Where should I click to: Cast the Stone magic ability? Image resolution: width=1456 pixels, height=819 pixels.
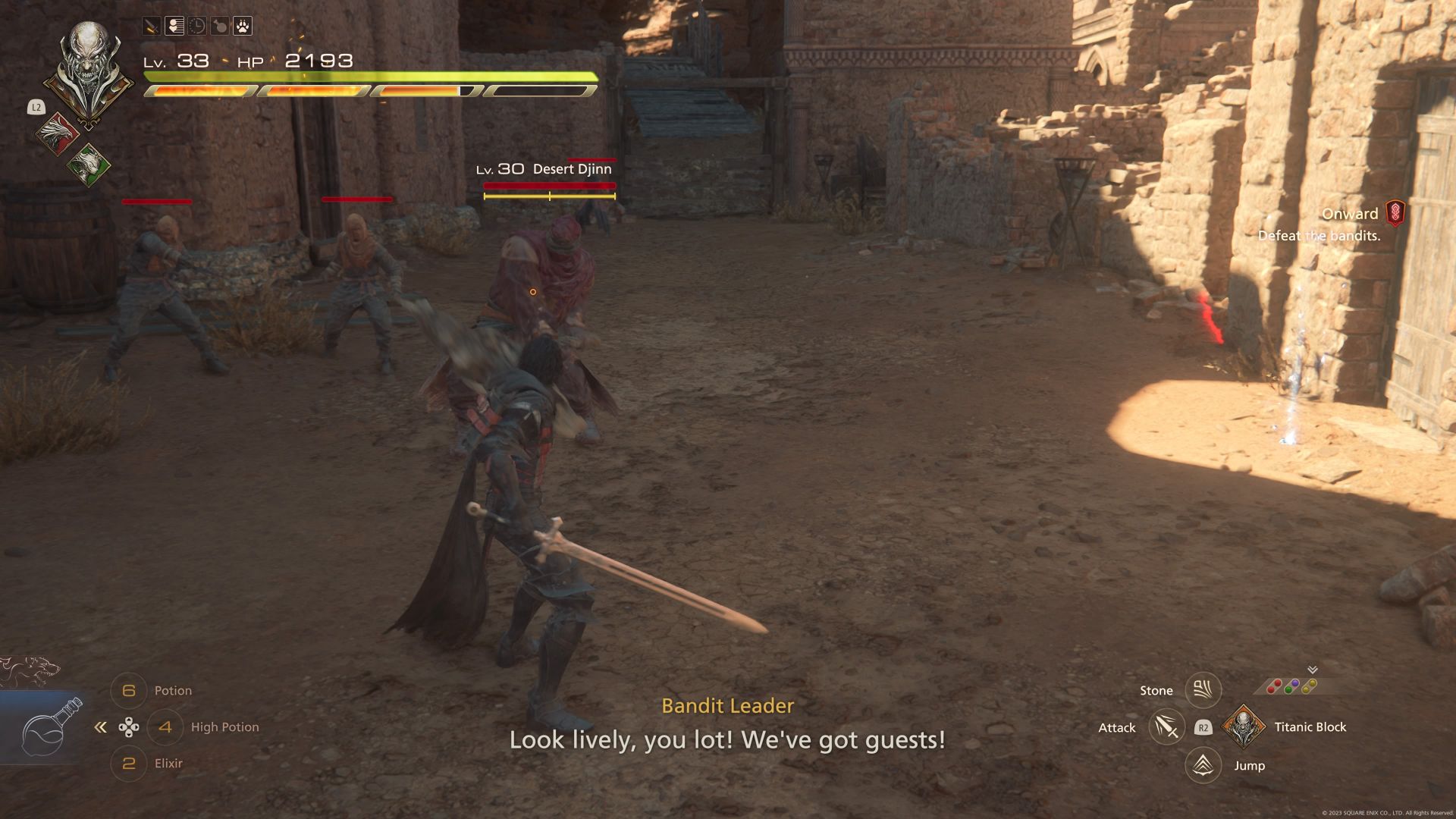tap(1203, 690)
